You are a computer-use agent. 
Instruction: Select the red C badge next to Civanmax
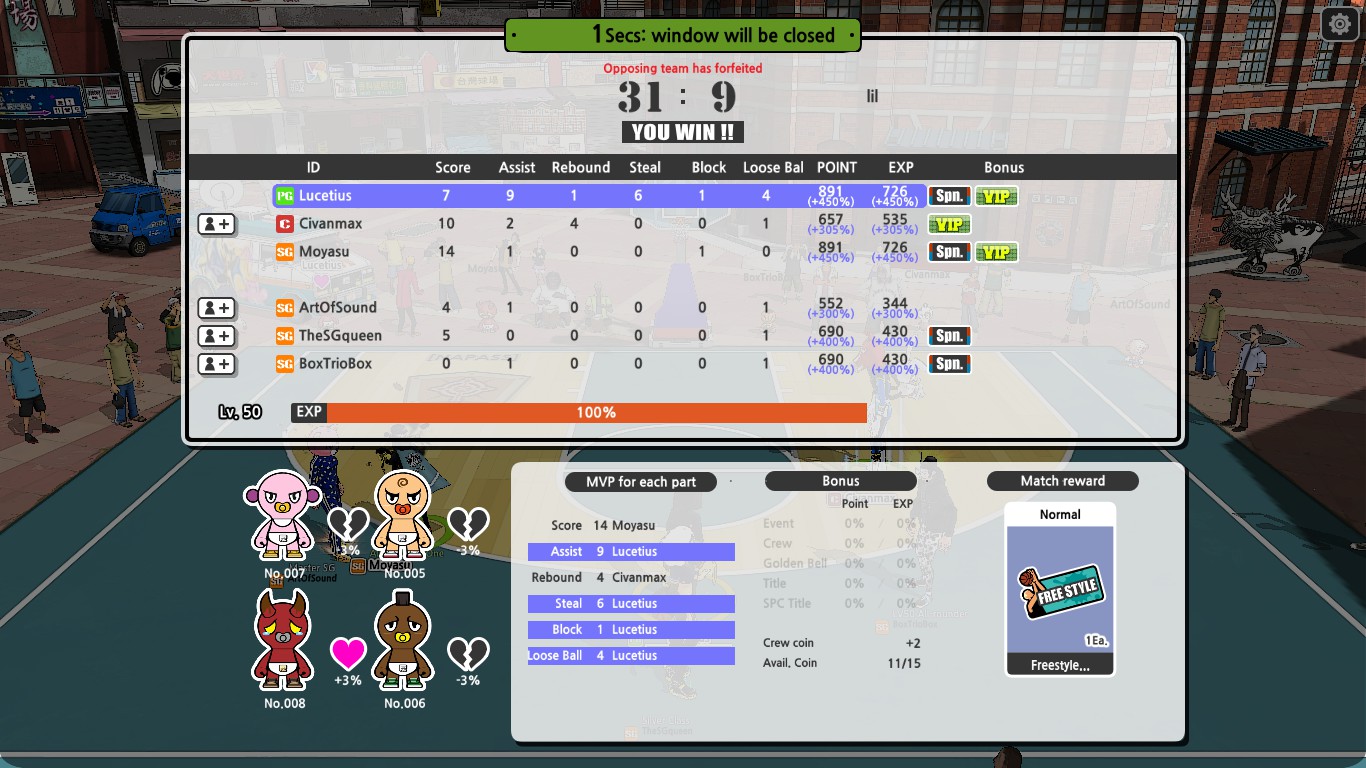(x=285, y=224)
